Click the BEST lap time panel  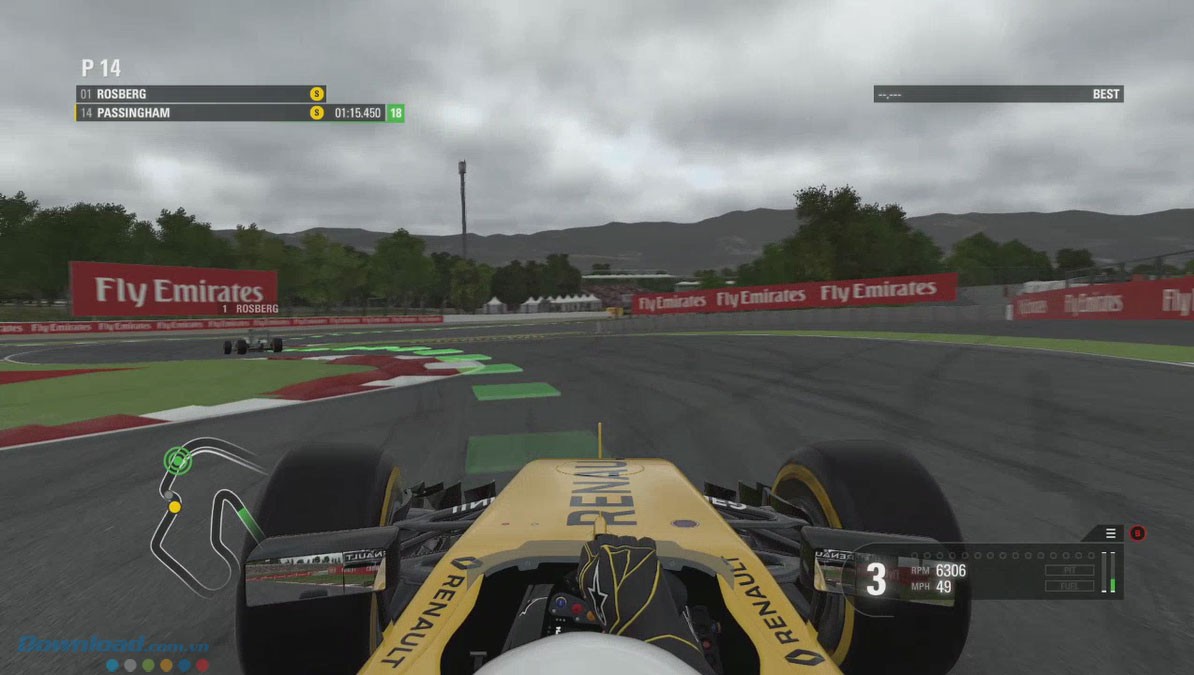[x=998, y=94]
